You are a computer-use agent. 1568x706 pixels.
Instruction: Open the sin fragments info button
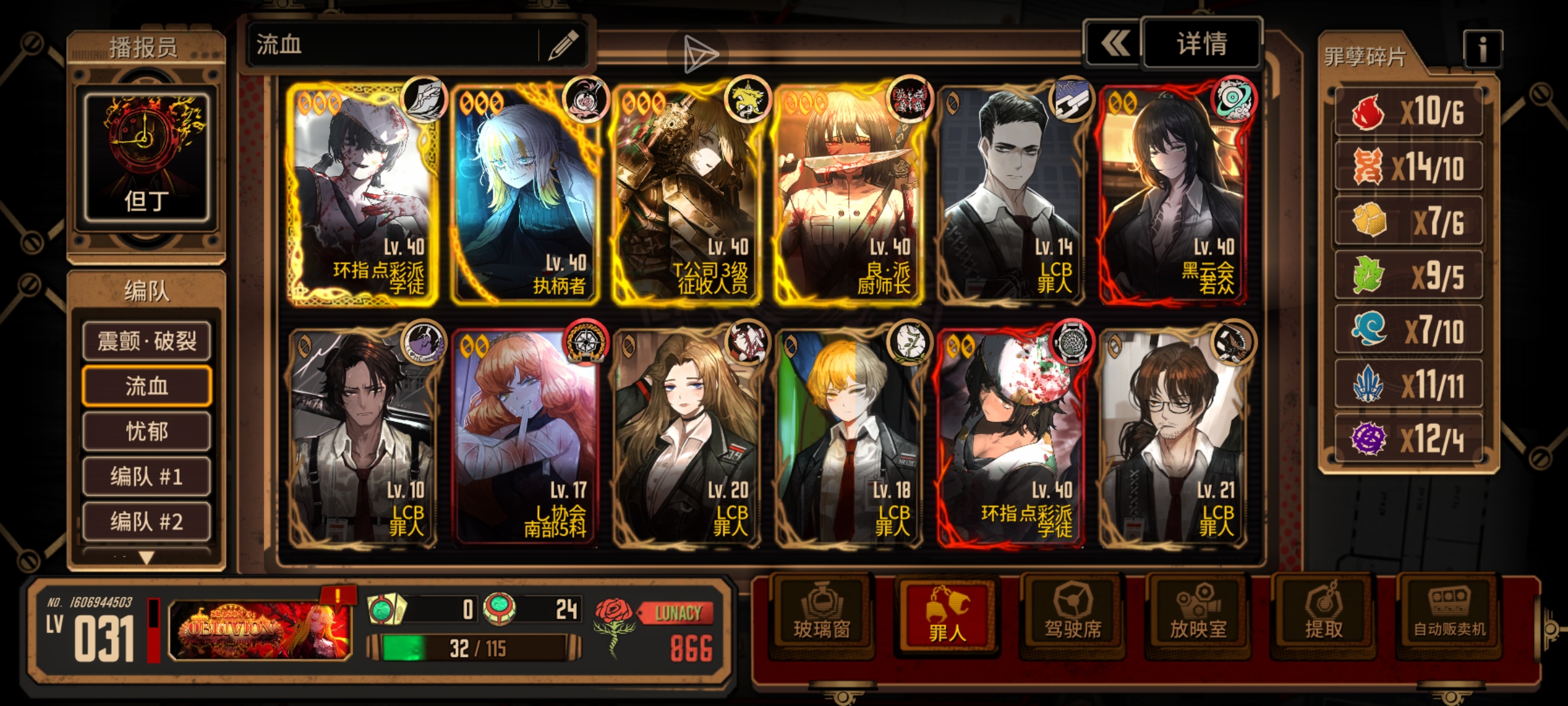point(1482,49)
